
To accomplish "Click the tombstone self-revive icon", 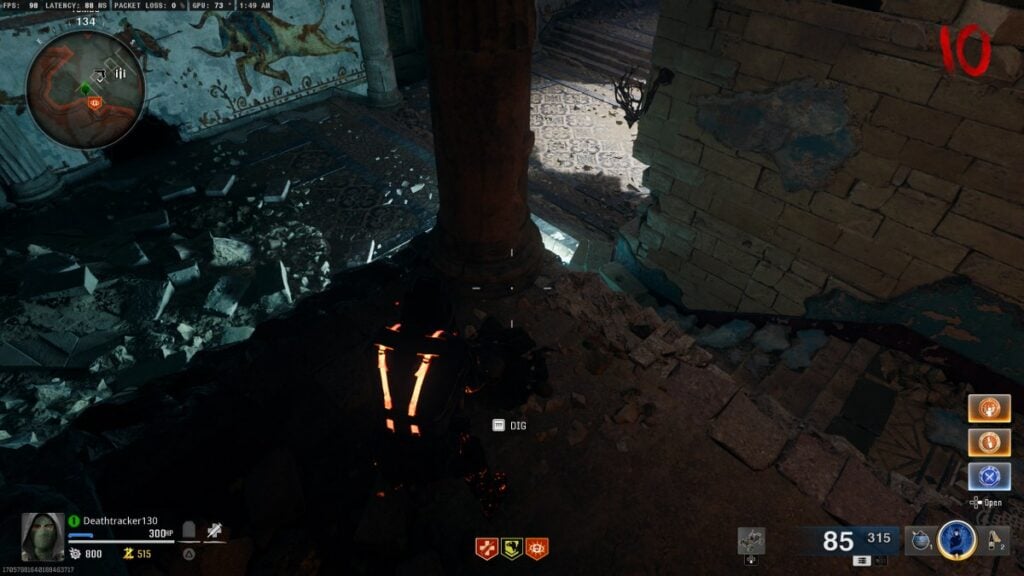I will pos(187,529).
